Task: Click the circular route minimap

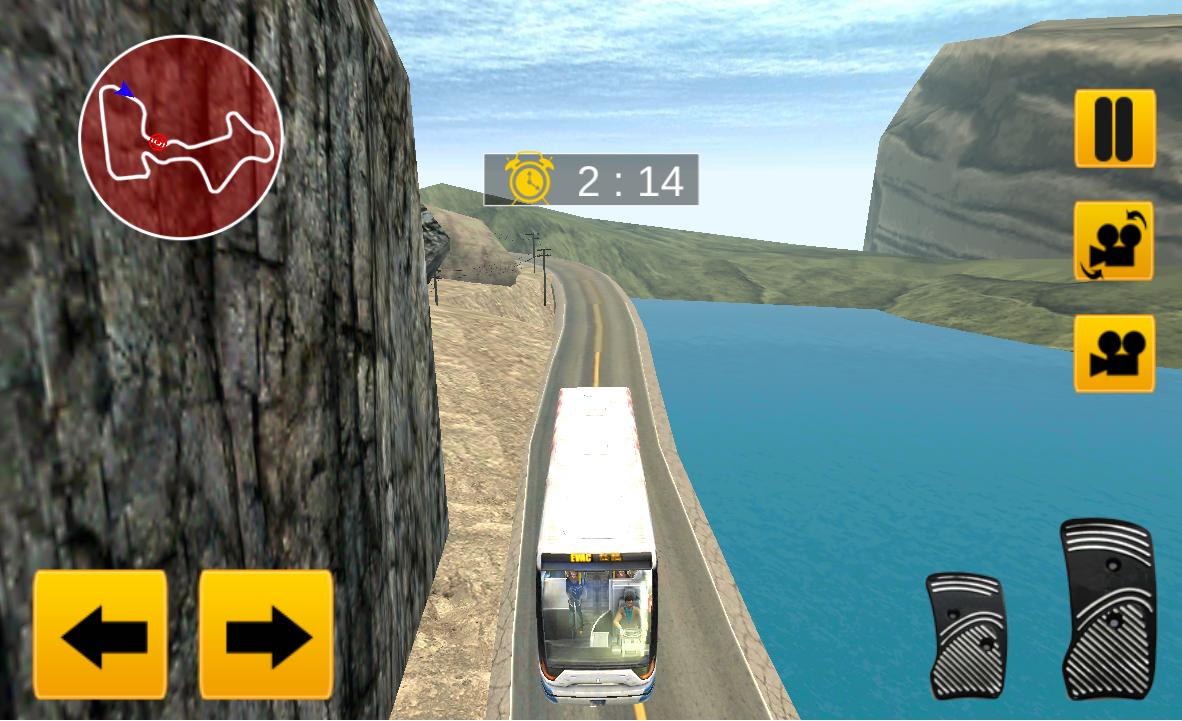Action: [x=180, y=138]
